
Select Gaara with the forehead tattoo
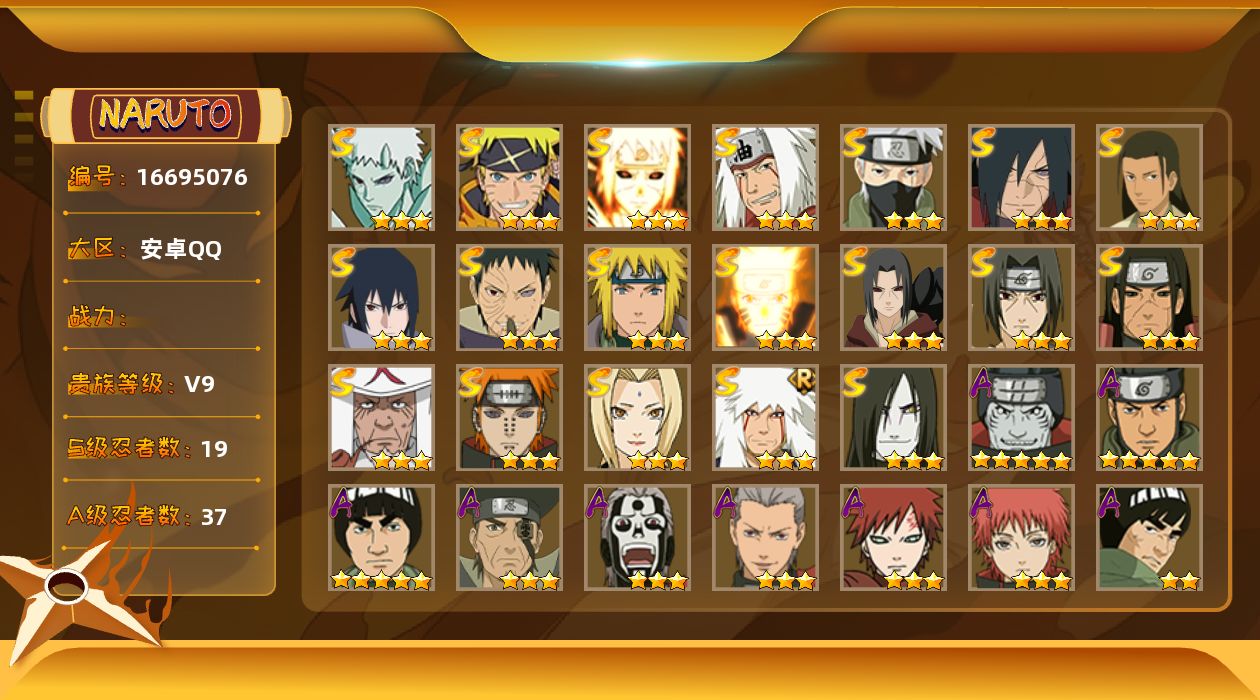coord(893,537)
